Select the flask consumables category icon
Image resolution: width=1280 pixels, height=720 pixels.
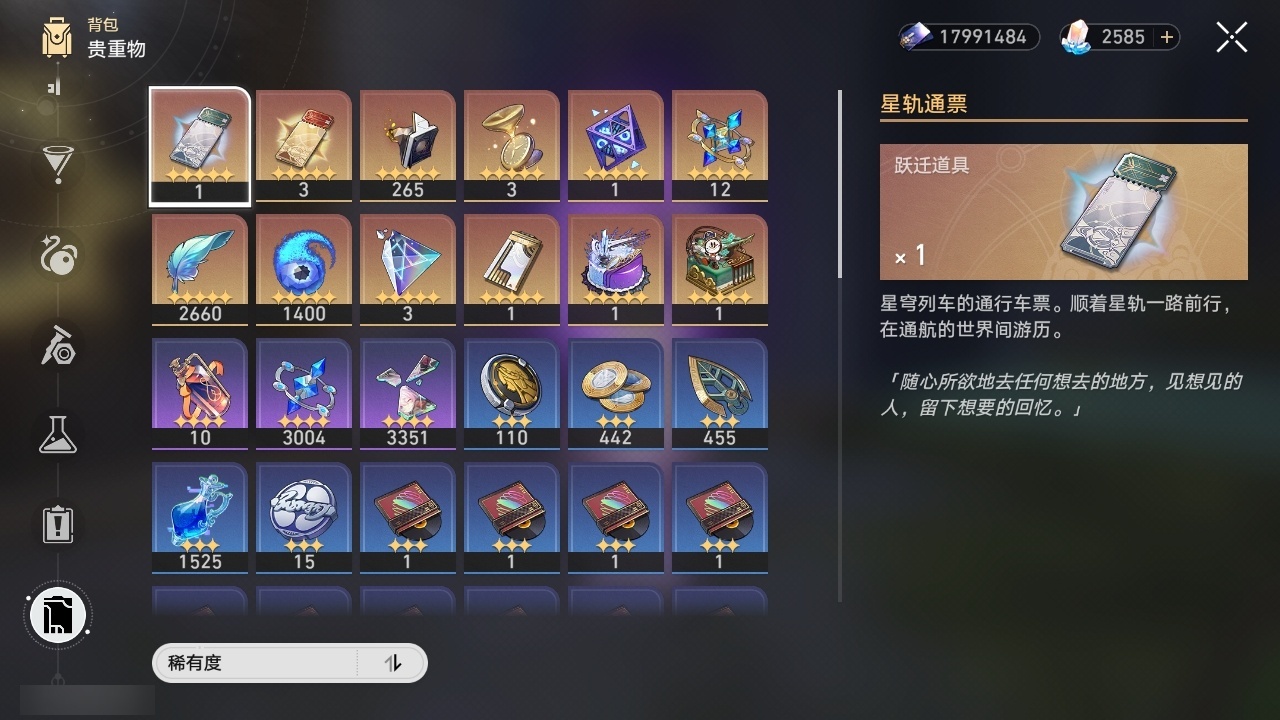[57, 435]
